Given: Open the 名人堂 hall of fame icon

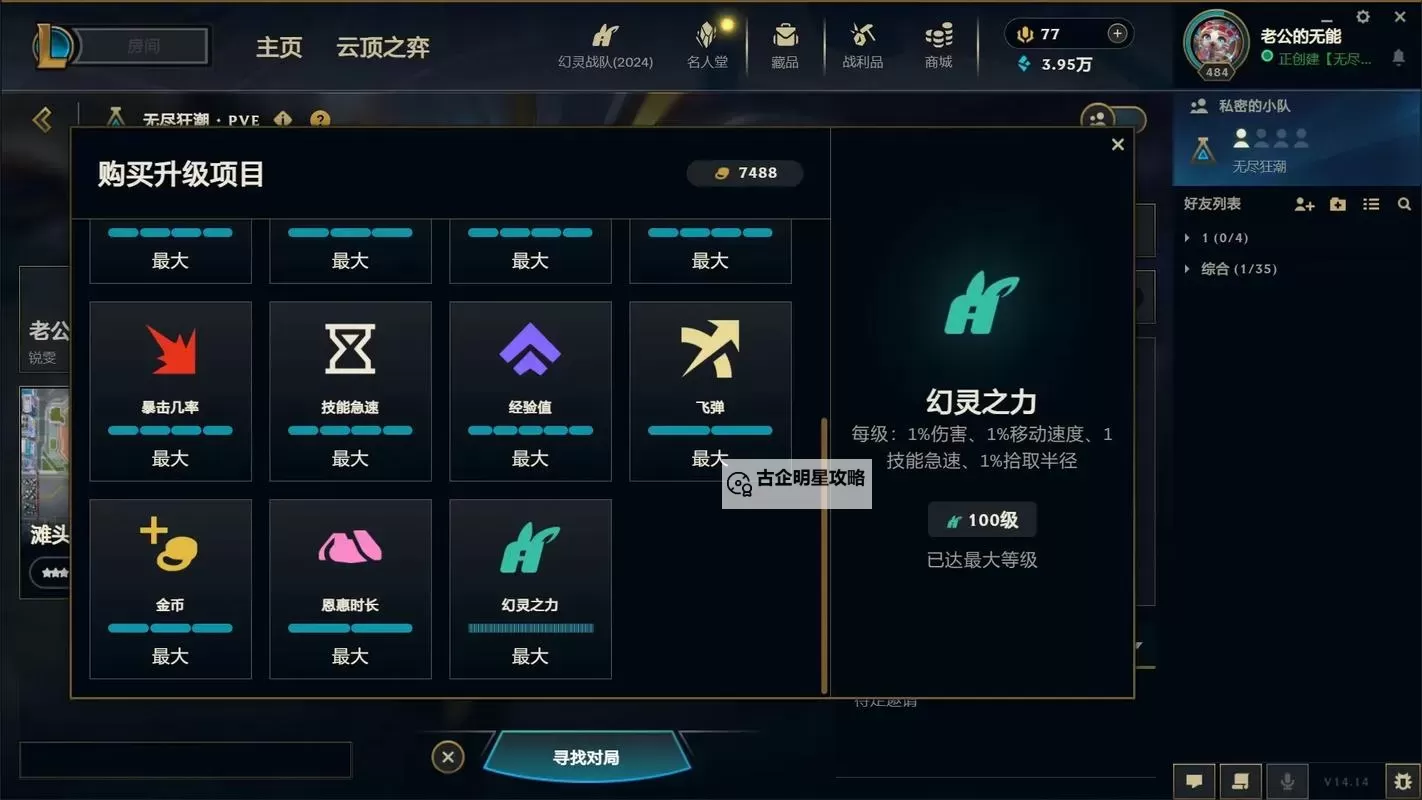Looking at the screenshot, I should 707,45.
